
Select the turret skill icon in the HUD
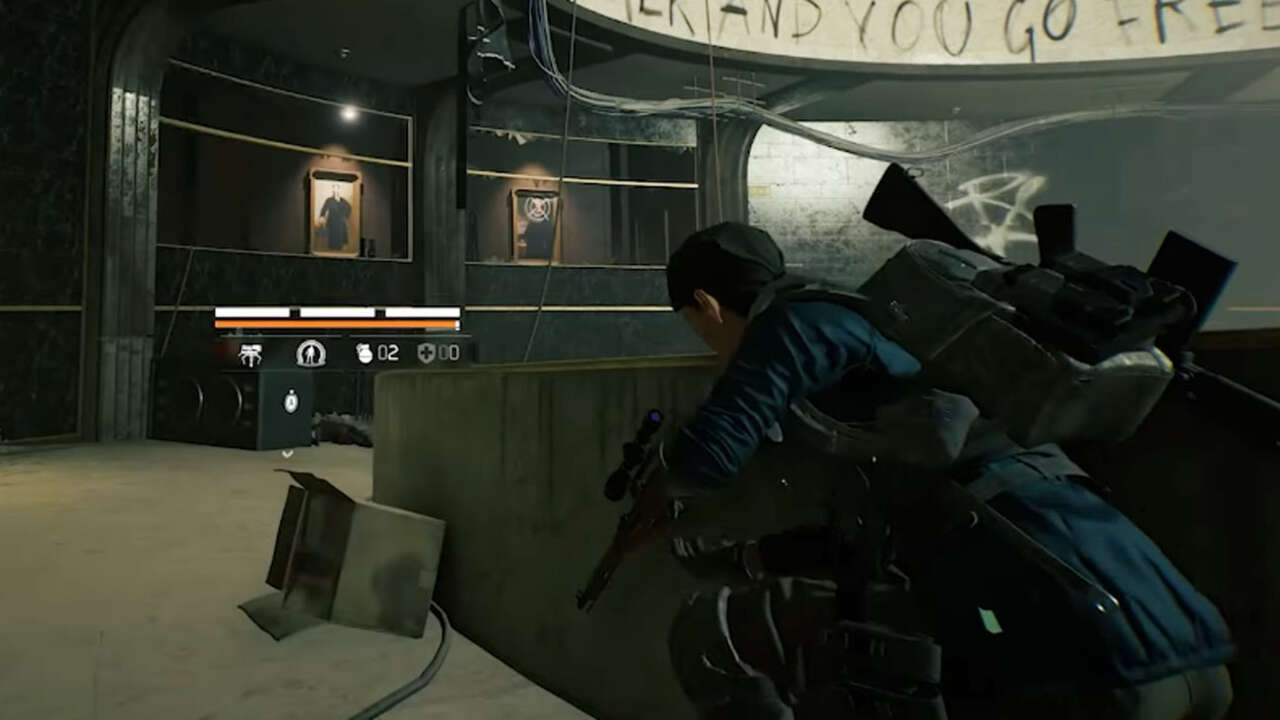point(251,352)
